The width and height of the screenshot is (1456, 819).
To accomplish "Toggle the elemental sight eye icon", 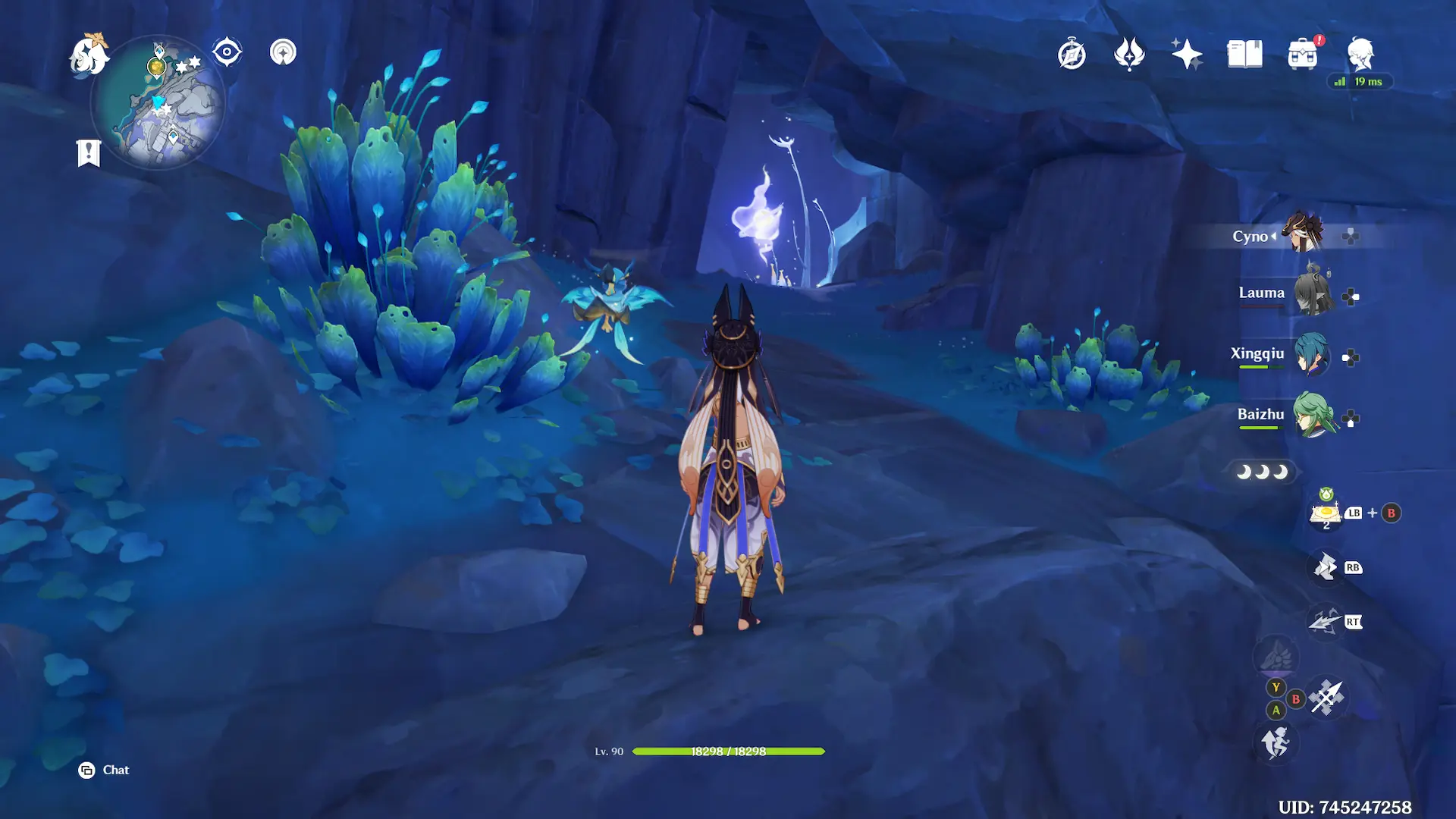I will pos(227,52).
